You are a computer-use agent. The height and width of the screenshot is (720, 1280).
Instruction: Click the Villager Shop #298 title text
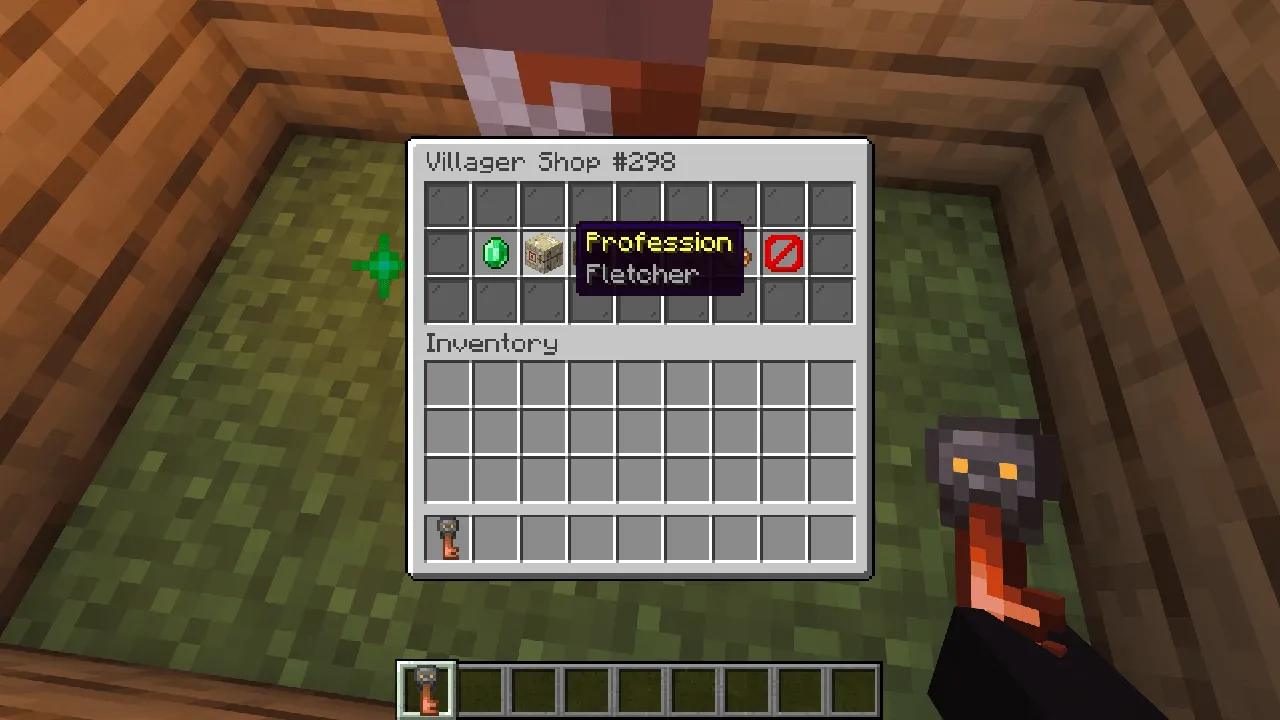point(551,162)
